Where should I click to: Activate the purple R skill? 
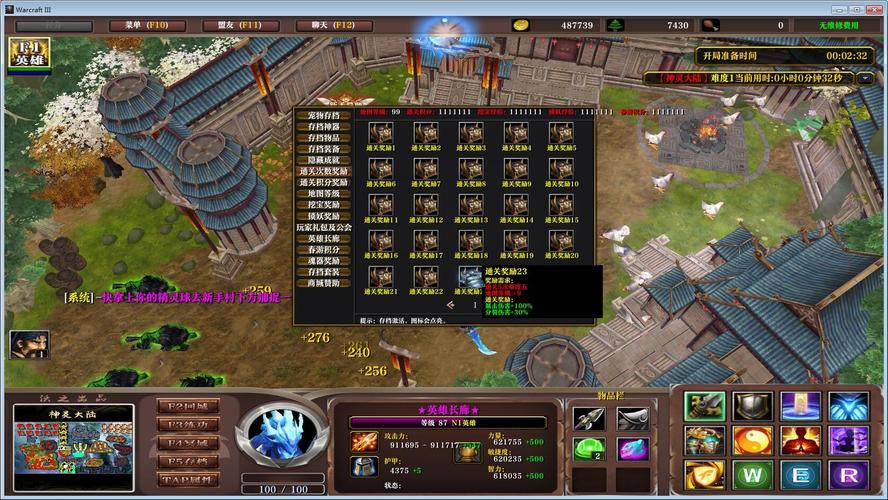point(849,473)
